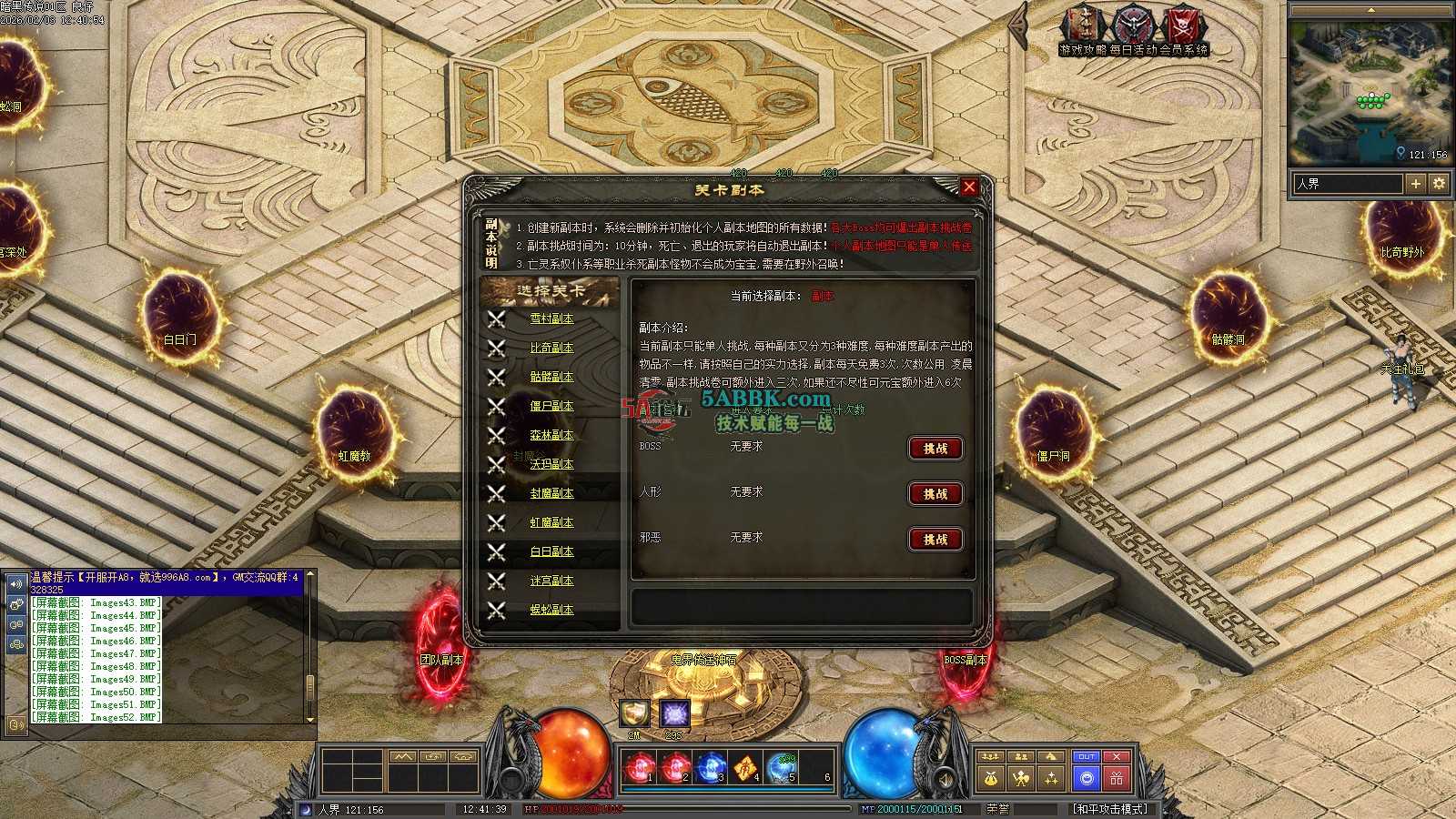Screen dimensions: 1456x819
Task: Open minimap settings gear
Action: (x=1439, y=184)
